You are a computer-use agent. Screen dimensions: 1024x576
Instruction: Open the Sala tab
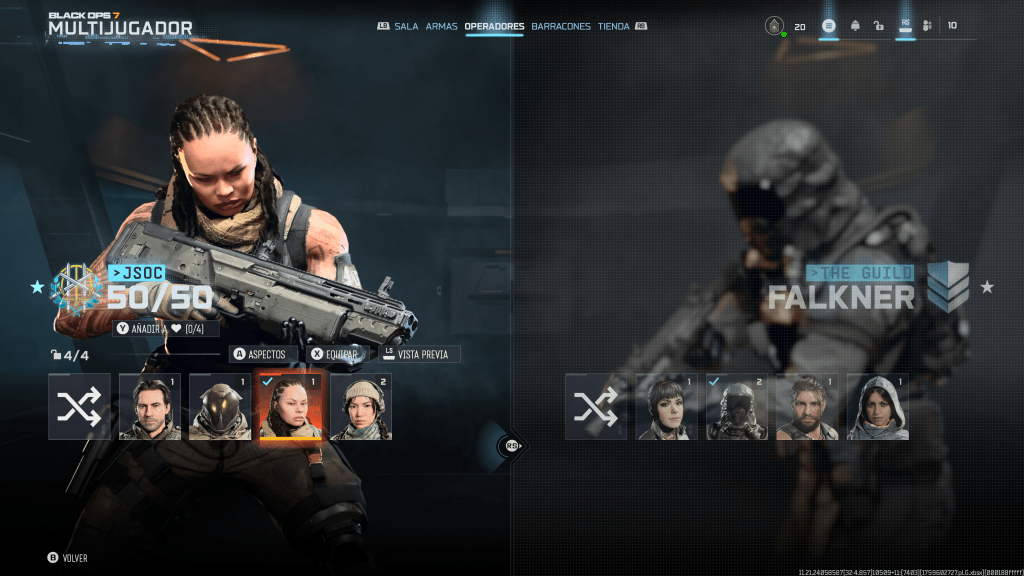tap(406, 26)
